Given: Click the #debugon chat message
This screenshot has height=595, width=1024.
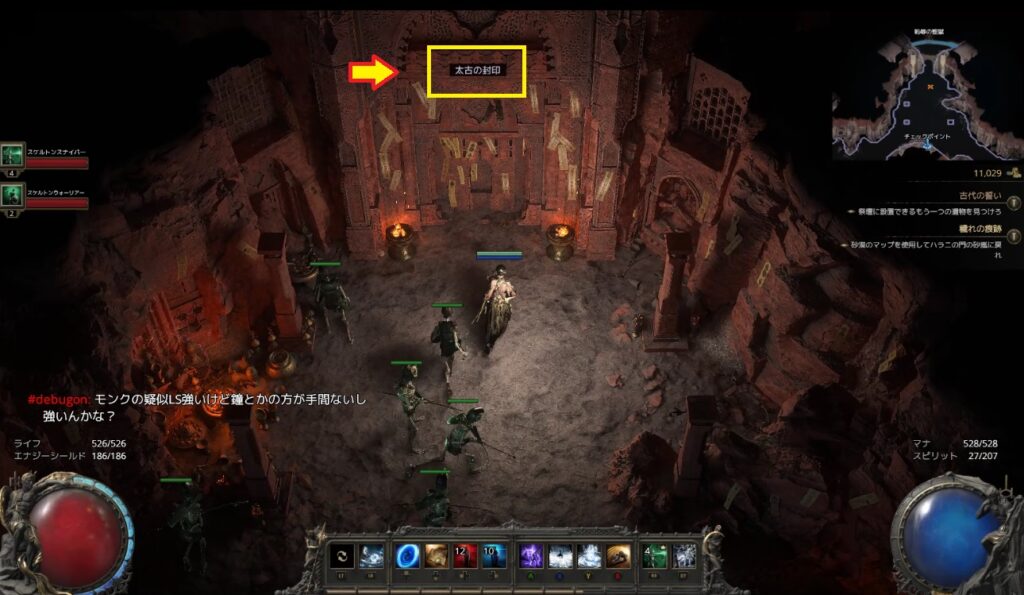Looking at the screenshot, I should [200, 406].
